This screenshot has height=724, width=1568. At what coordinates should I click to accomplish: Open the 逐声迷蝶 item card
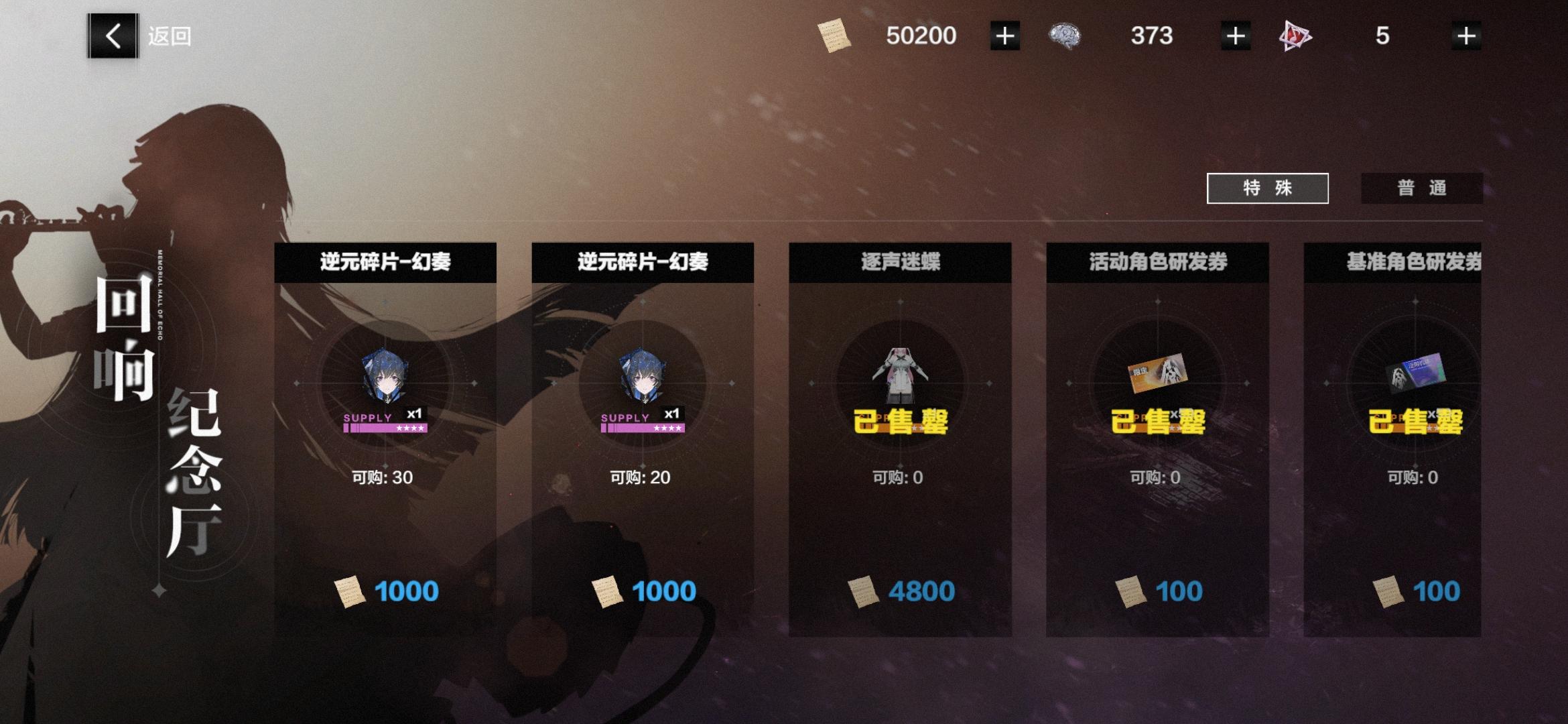tap(905, 436)
